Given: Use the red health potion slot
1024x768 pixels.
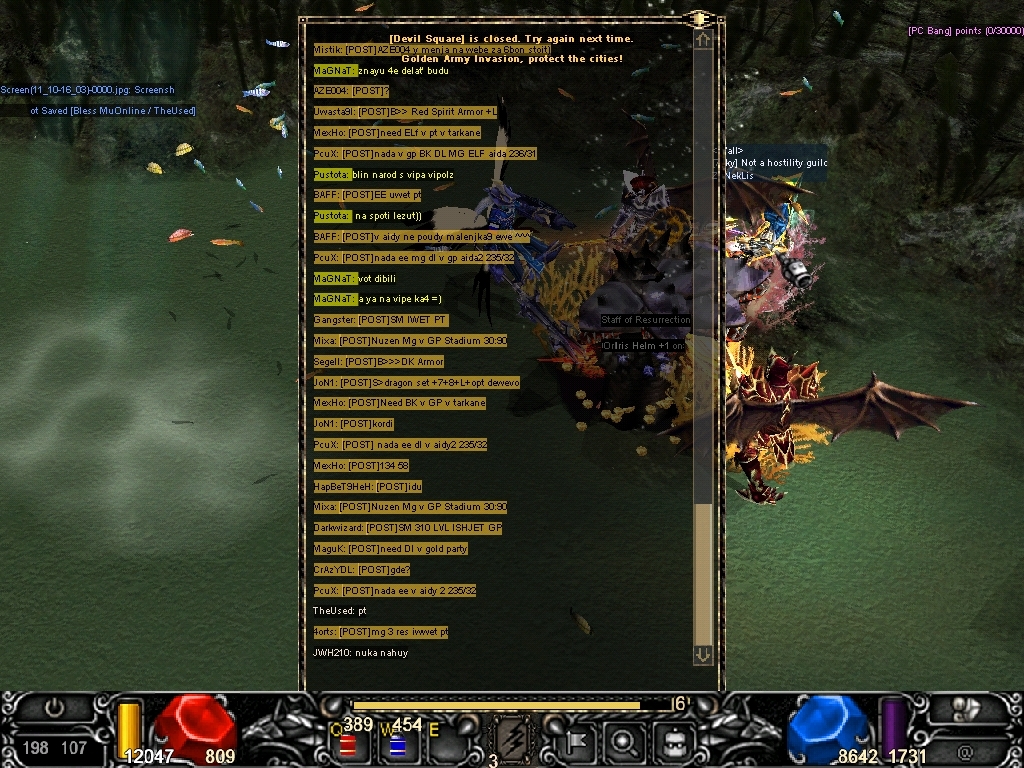Looking at the screenshot, I should coord(348,746).
